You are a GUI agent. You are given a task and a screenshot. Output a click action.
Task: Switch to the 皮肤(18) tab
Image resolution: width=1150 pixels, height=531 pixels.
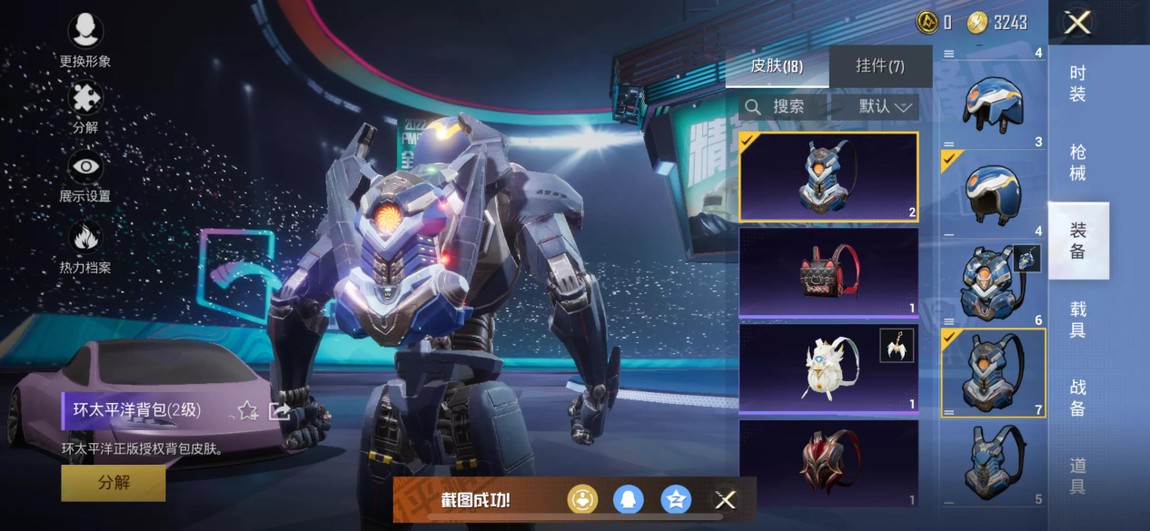tap(777, 66)
